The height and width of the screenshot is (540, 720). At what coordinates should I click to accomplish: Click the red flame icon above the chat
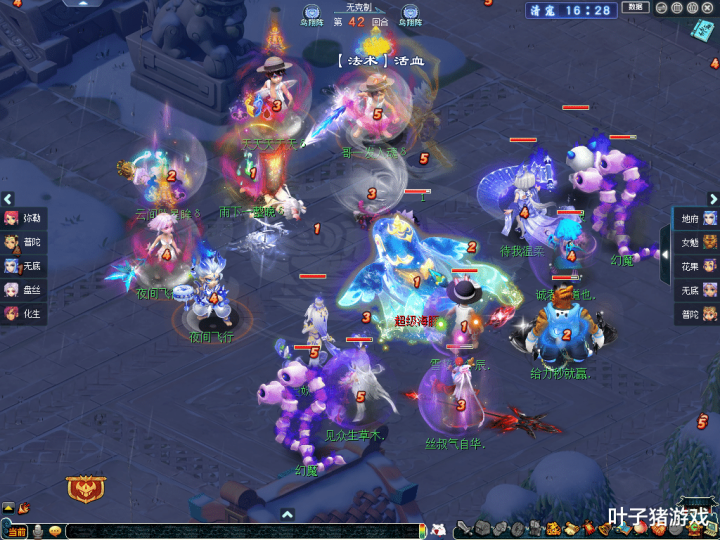(x=24, y=509)
